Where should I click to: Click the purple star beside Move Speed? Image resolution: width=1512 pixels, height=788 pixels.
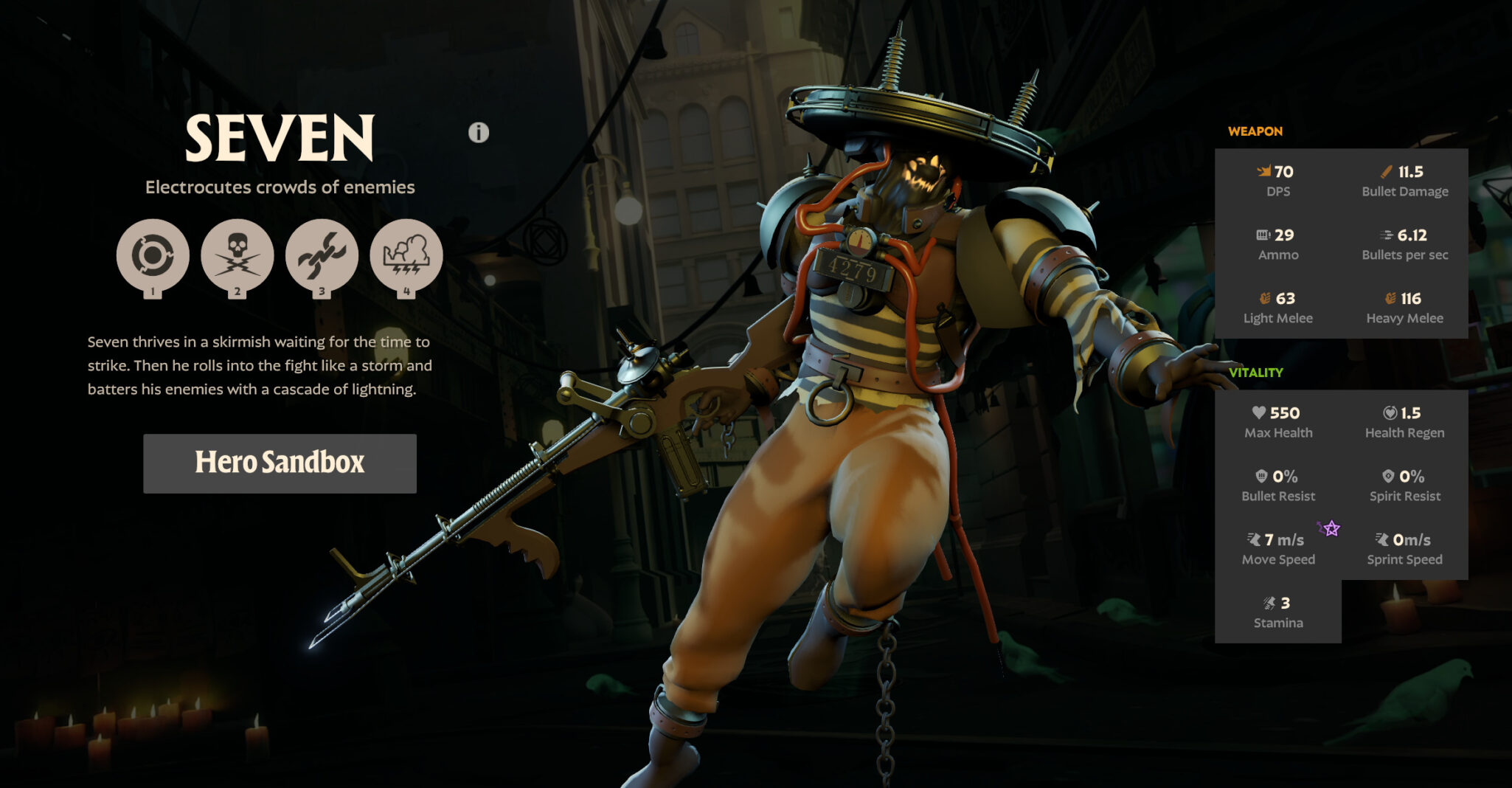click(x=1330, y=528)
